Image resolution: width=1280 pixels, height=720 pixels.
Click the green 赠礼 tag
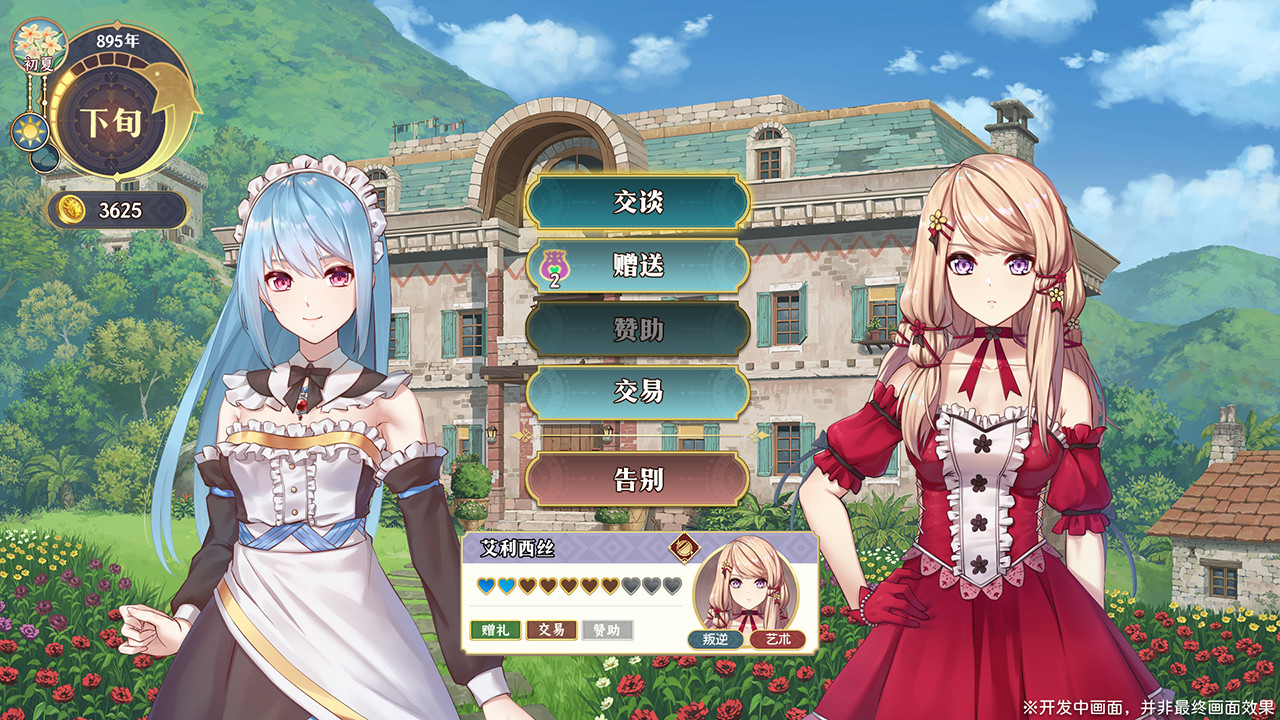(x=495, y=630)
